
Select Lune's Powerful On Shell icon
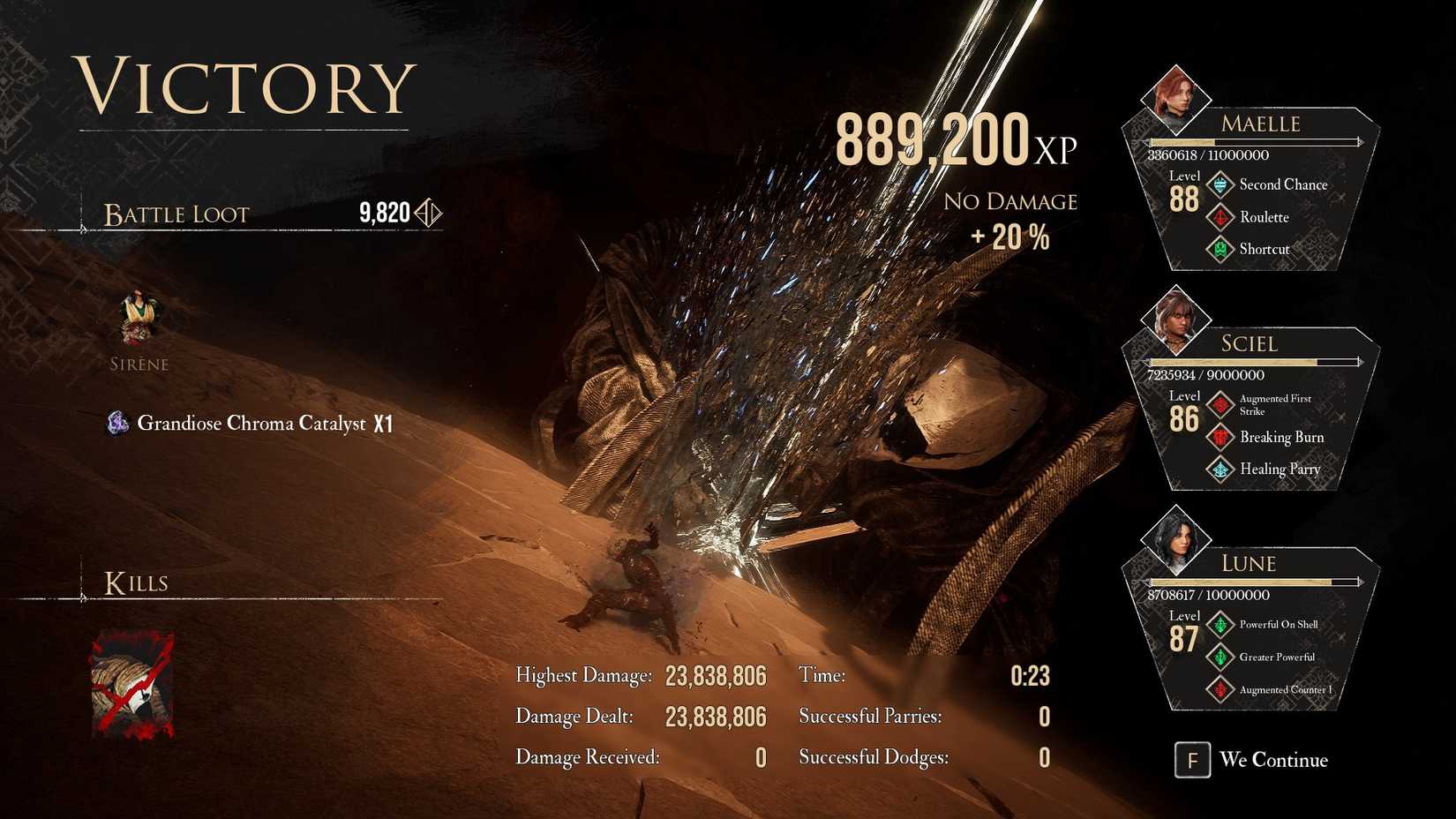(x=1220, y=624)
